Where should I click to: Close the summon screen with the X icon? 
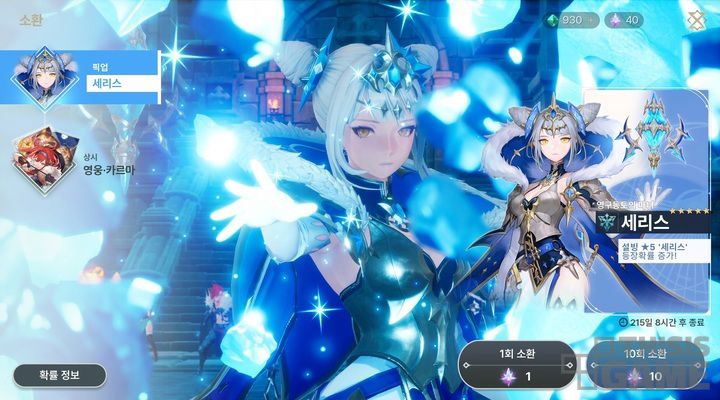[x=696, y=19]
